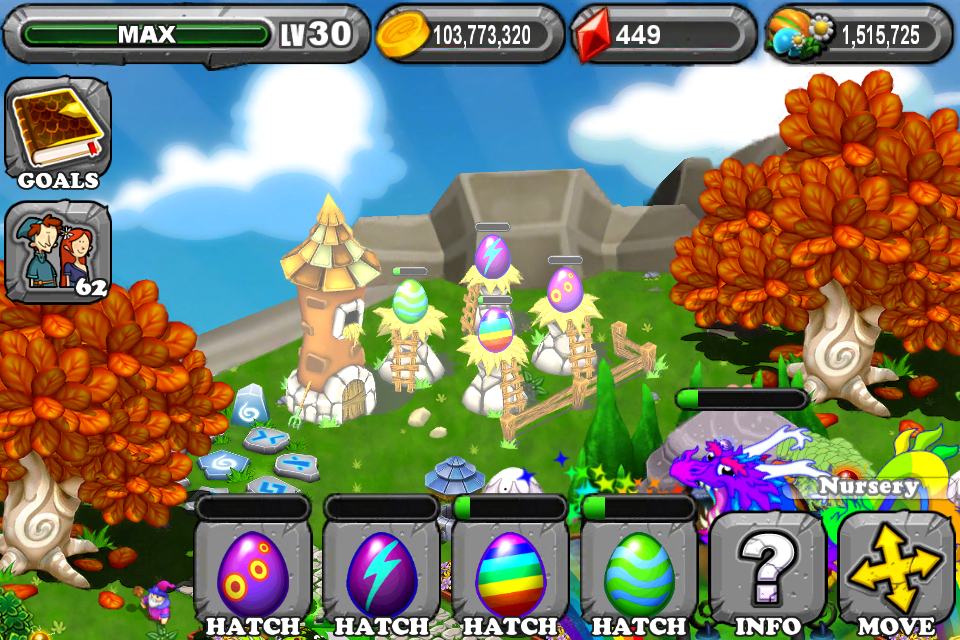This screenshot has height=640, width=960.
Task: Open the gold coin balance
Action: pyautogui.click(x=468, y=35)
